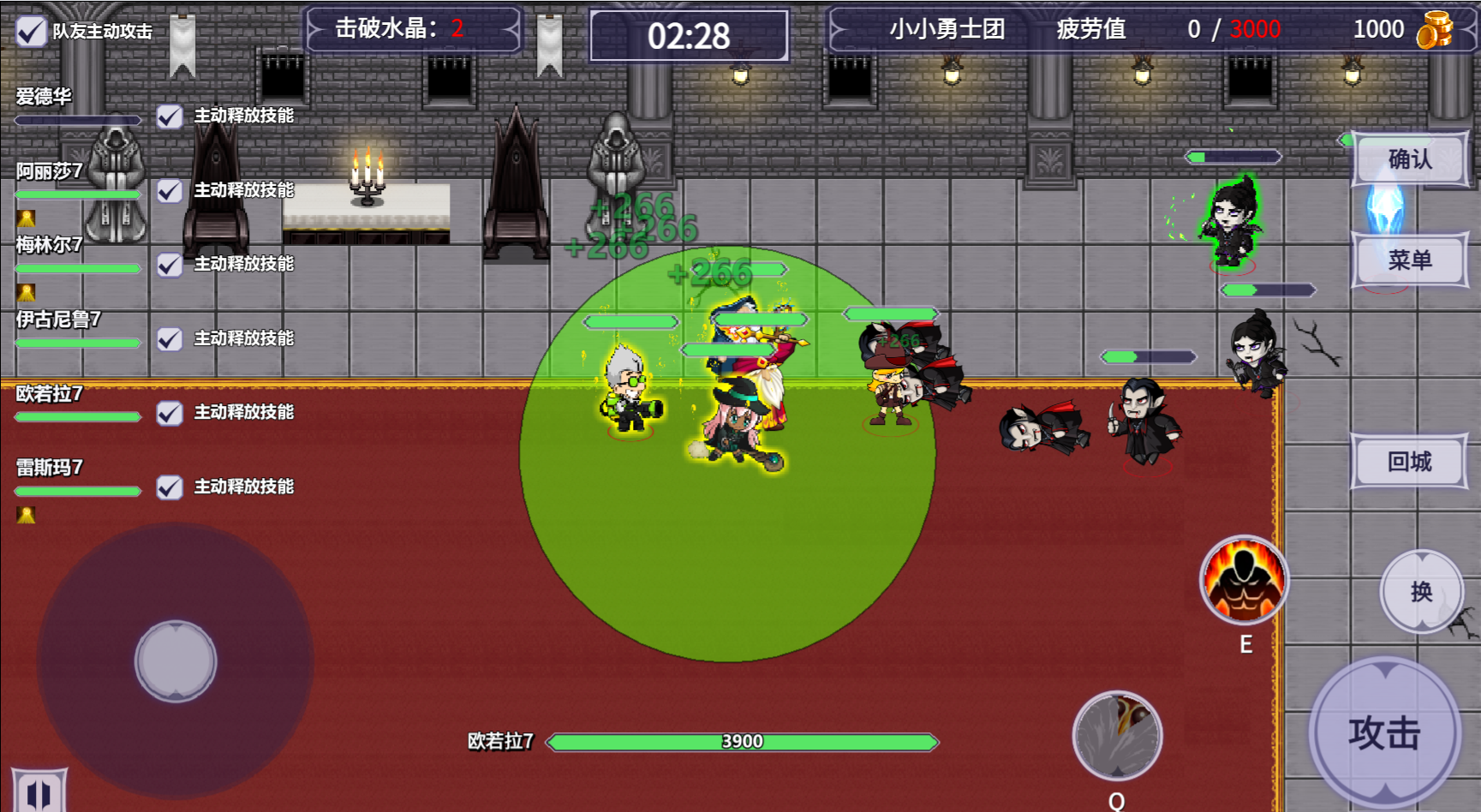
Task: Toggle 主动释放技能 for 伊古尼鲁7
Action: (168, 339)
